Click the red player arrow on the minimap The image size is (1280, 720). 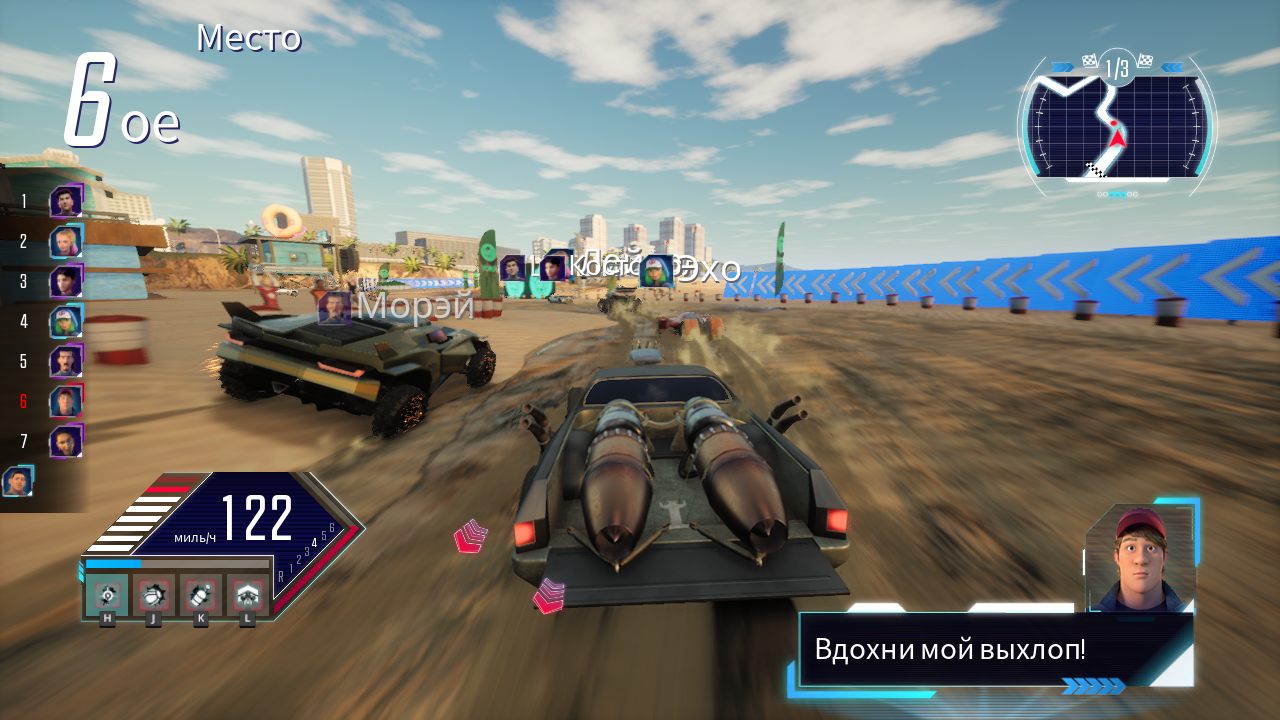tap(1118, 140)
